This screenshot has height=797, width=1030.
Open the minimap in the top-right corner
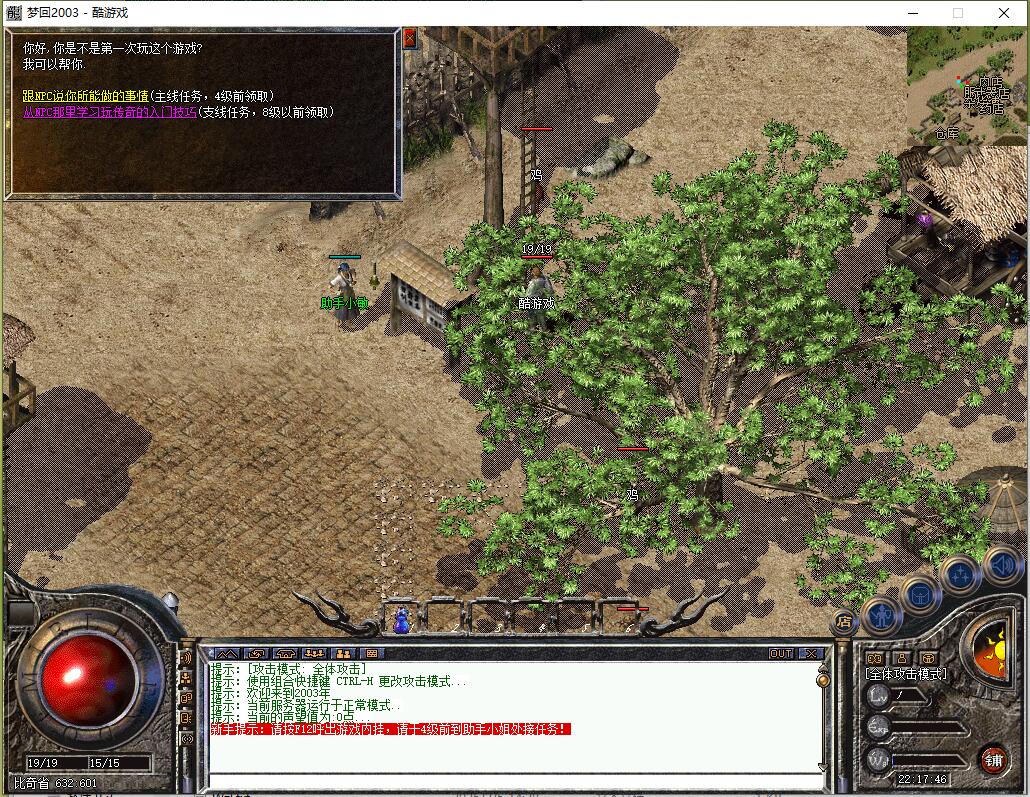(967, 85)
